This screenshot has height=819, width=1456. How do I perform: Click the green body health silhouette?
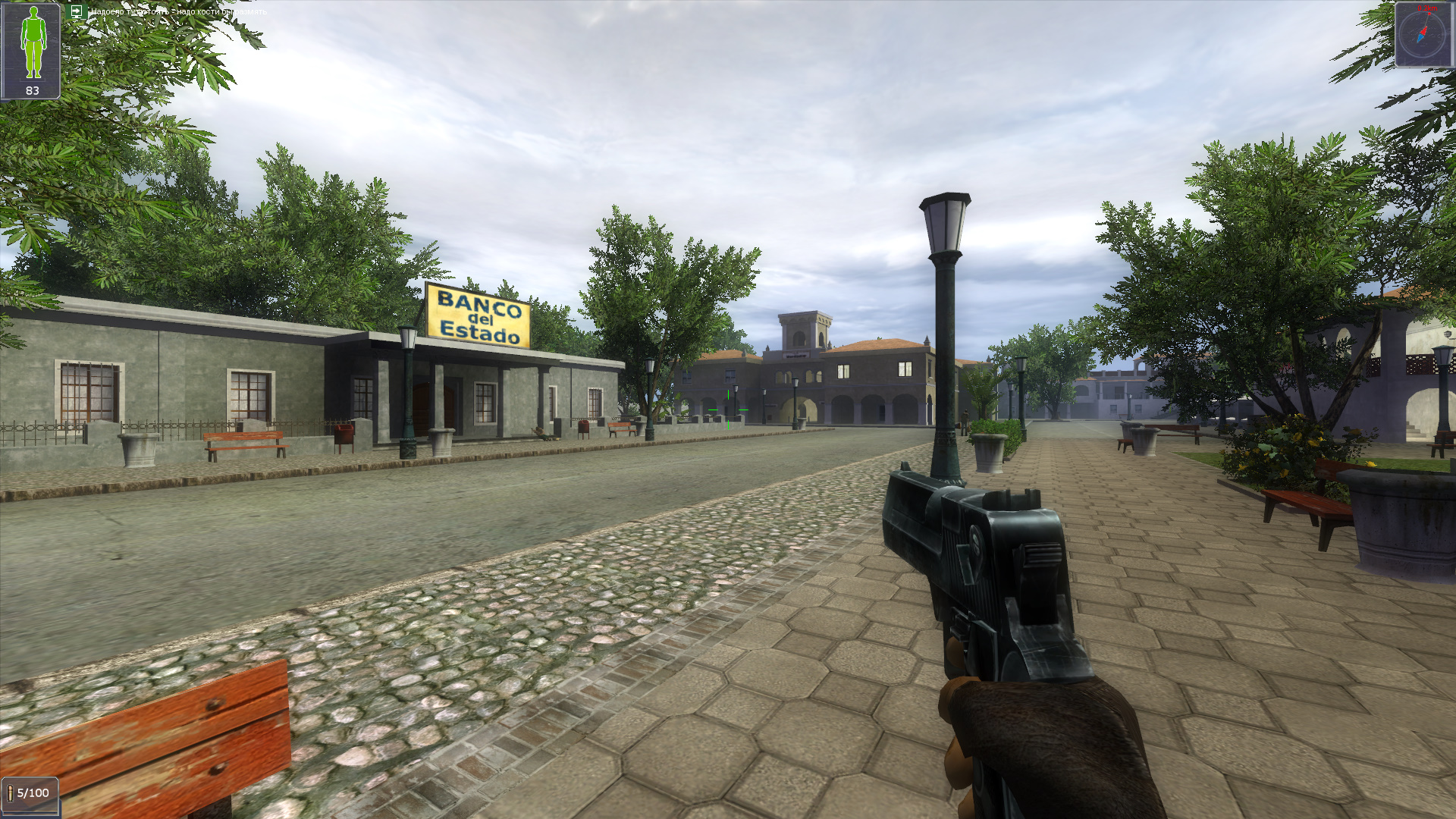pyautogui.click(x=32, y=43)
